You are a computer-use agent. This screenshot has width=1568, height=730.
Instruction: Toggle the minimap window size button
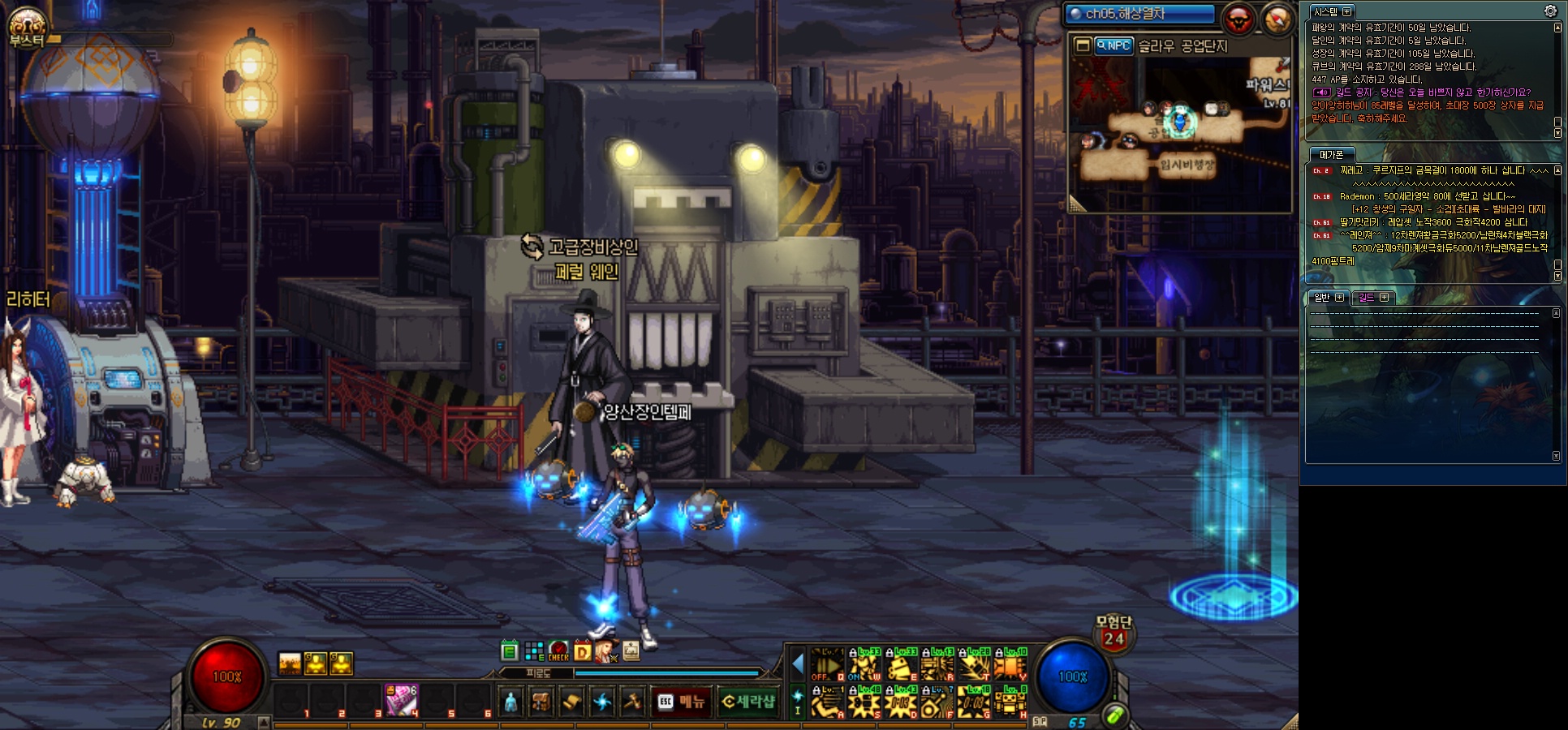tap(1082, 45)
